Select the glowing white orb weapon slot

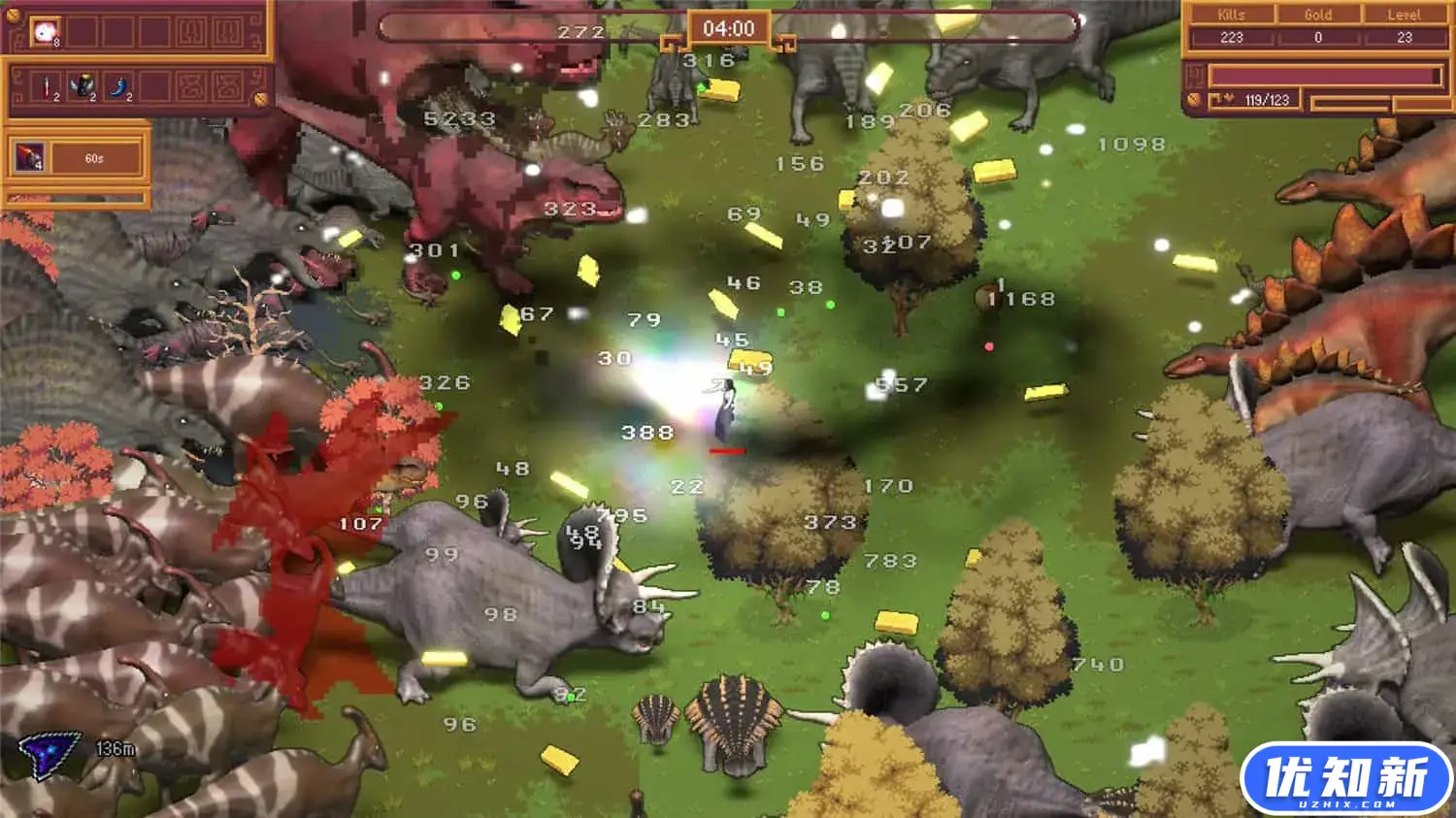[x=46, y=32]
